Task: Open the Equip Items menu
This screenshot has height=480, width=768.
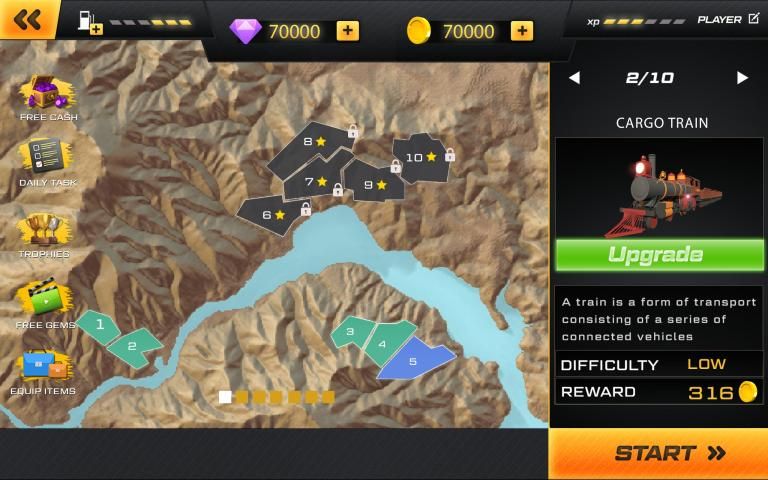Action: click(43, 370)
